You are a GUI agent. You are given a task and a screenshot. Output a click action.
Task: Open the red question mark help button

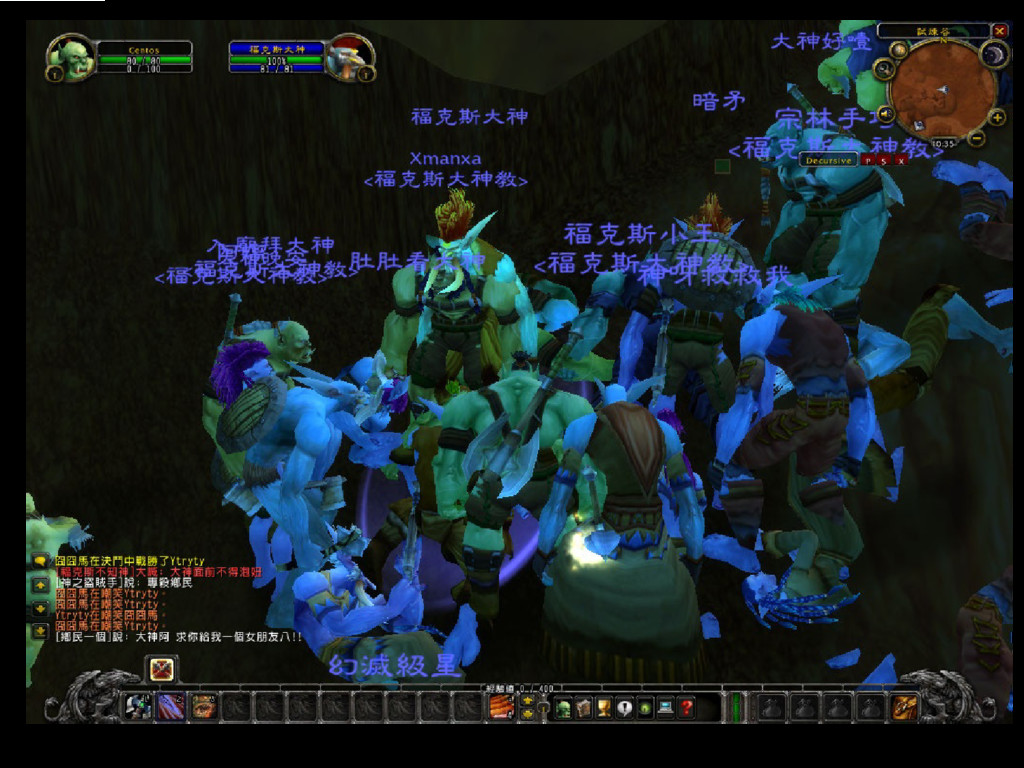686,708
